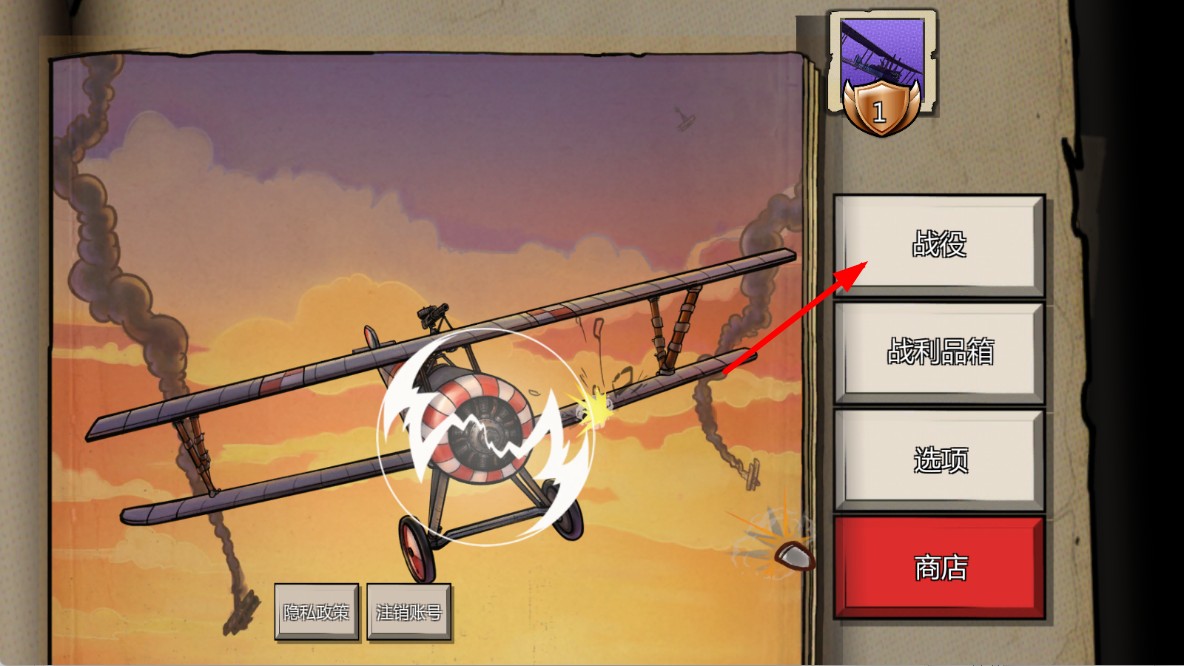Open the 战利品箱 loot box menu
The image size is (1184, 666).
(939, 352)
